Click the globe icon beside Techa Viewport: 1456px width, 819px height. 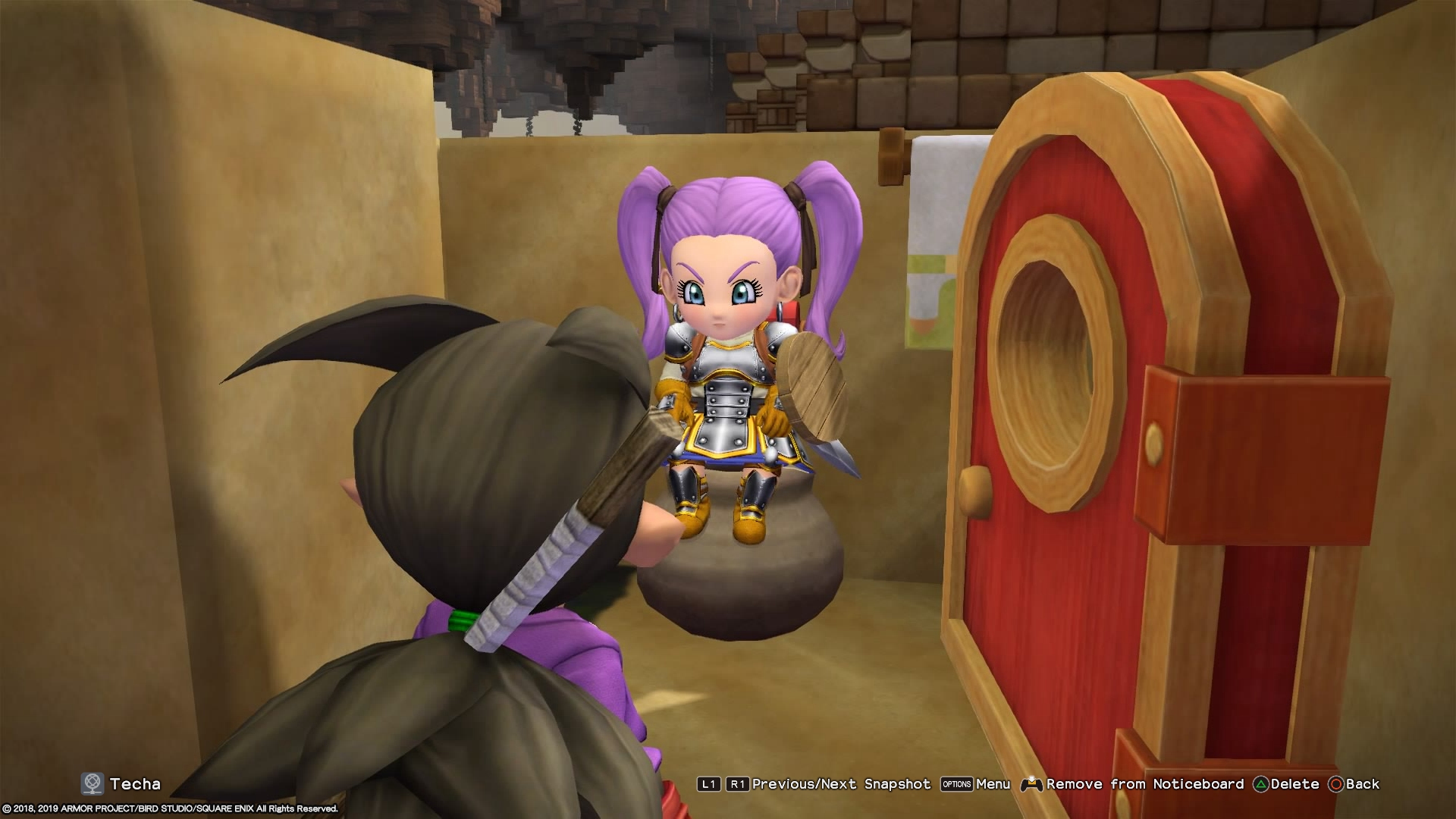point(91,784)
